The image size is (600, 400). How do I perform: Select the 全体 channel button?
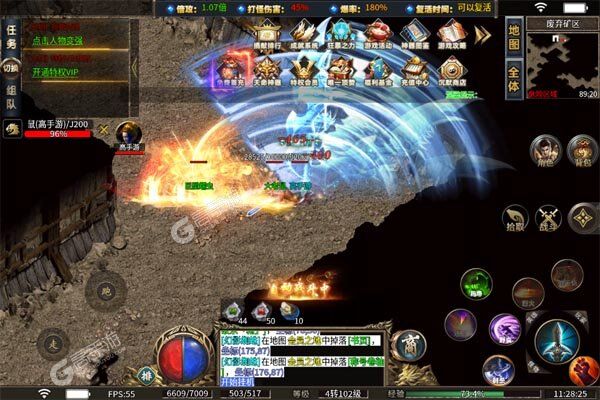[x=513, y=80]
